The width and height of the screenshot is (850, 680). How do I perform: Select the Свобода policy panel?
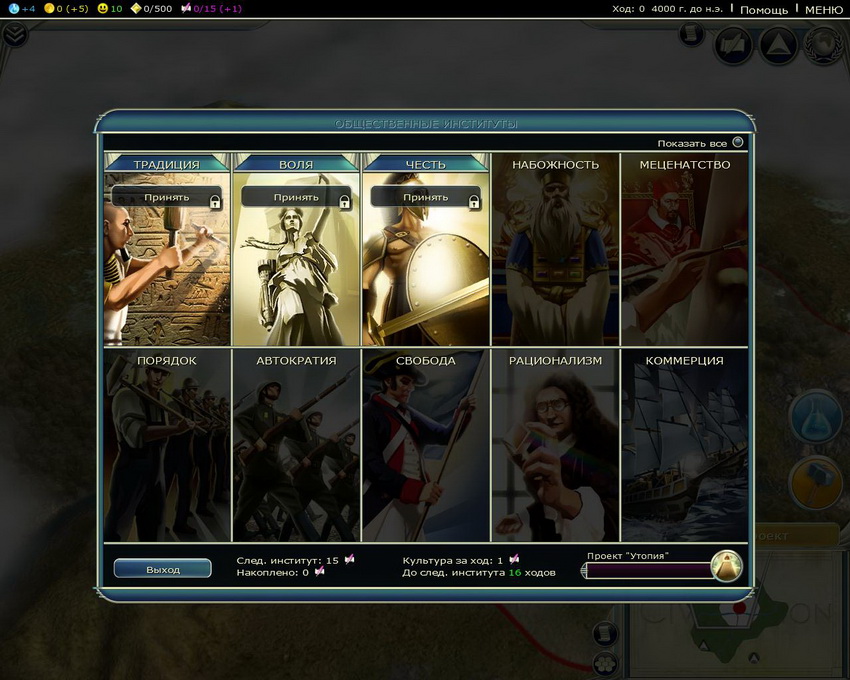pos(425,445)
